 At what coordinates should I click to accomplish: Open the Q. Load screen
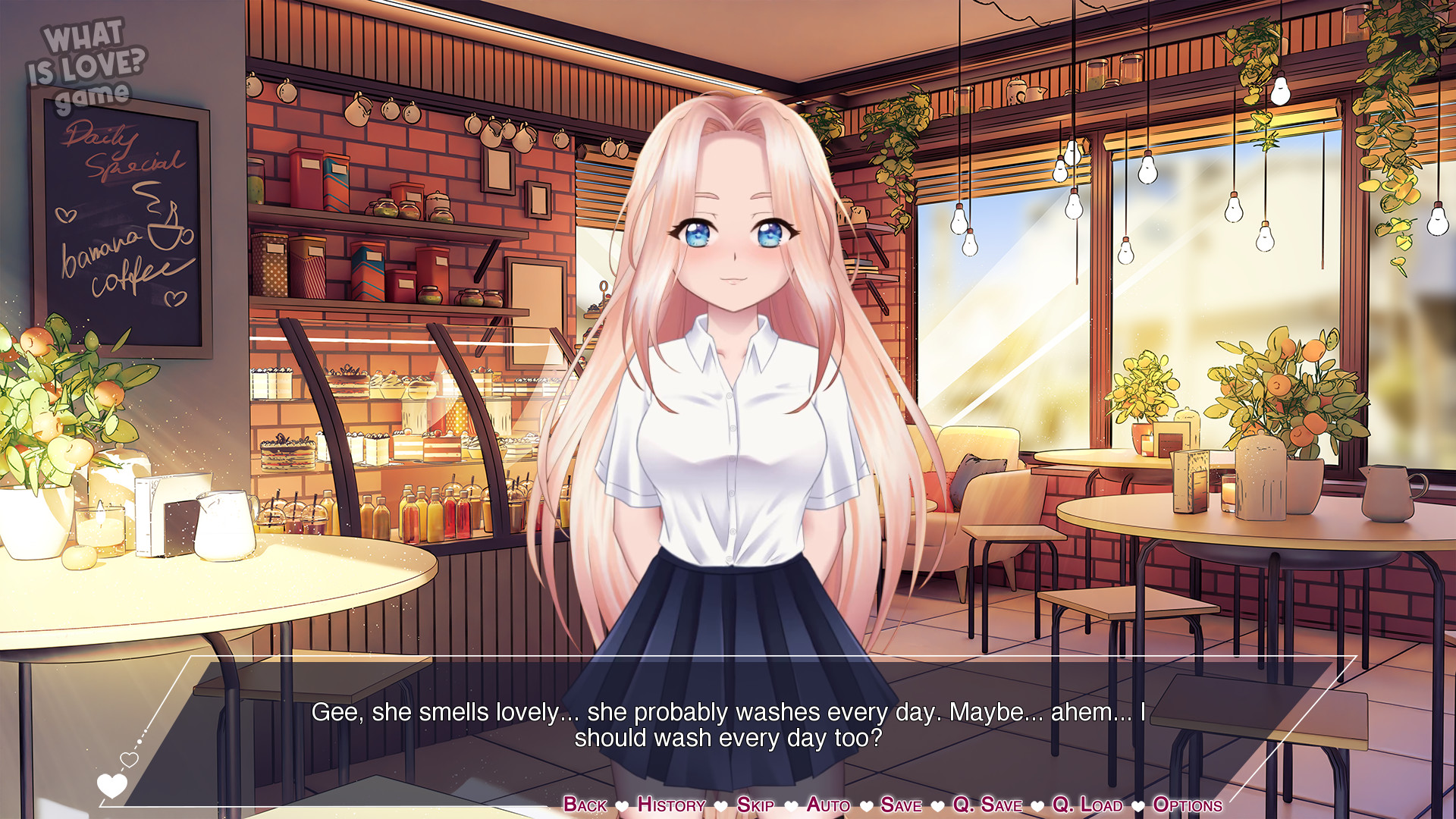click(1086, 805)
